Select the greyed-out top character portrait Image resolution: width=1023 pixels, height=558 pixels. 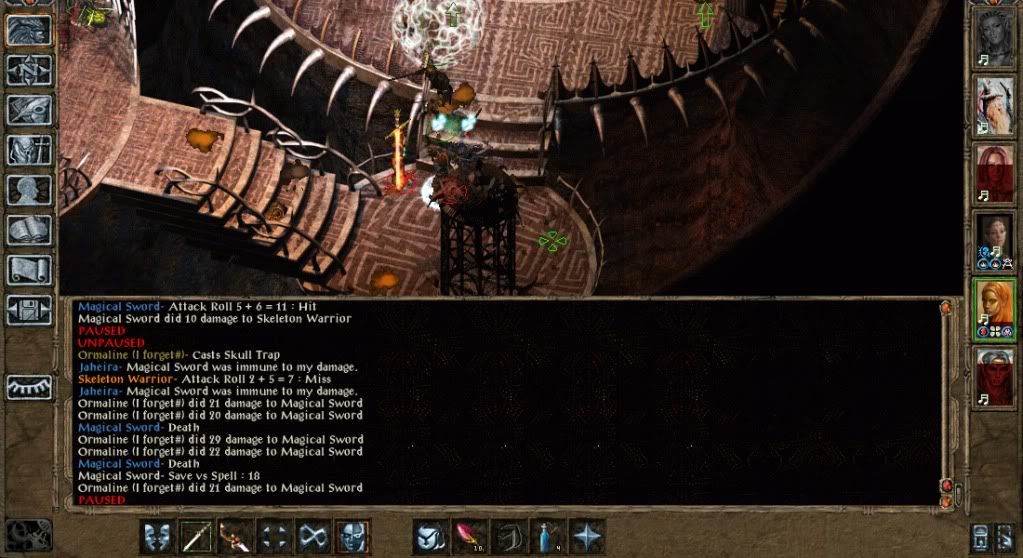tap(995, 37)
